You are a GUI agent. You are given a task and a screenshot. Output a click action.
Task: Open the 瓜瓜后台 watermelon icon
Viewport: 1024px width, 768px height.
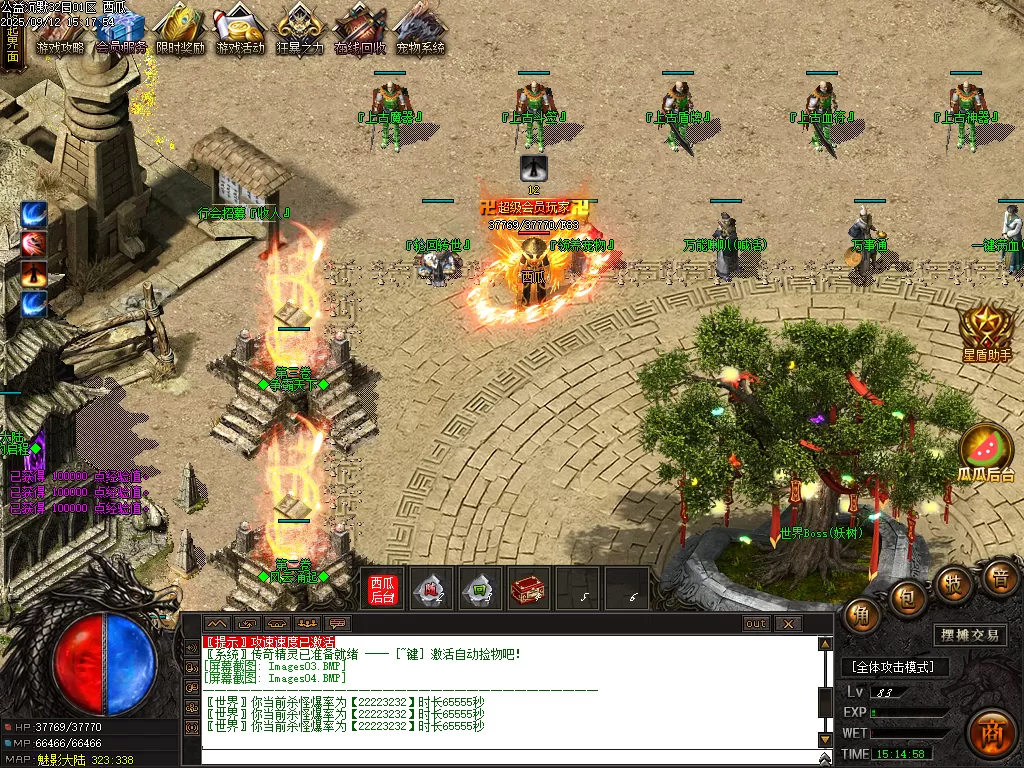[986, 450]
